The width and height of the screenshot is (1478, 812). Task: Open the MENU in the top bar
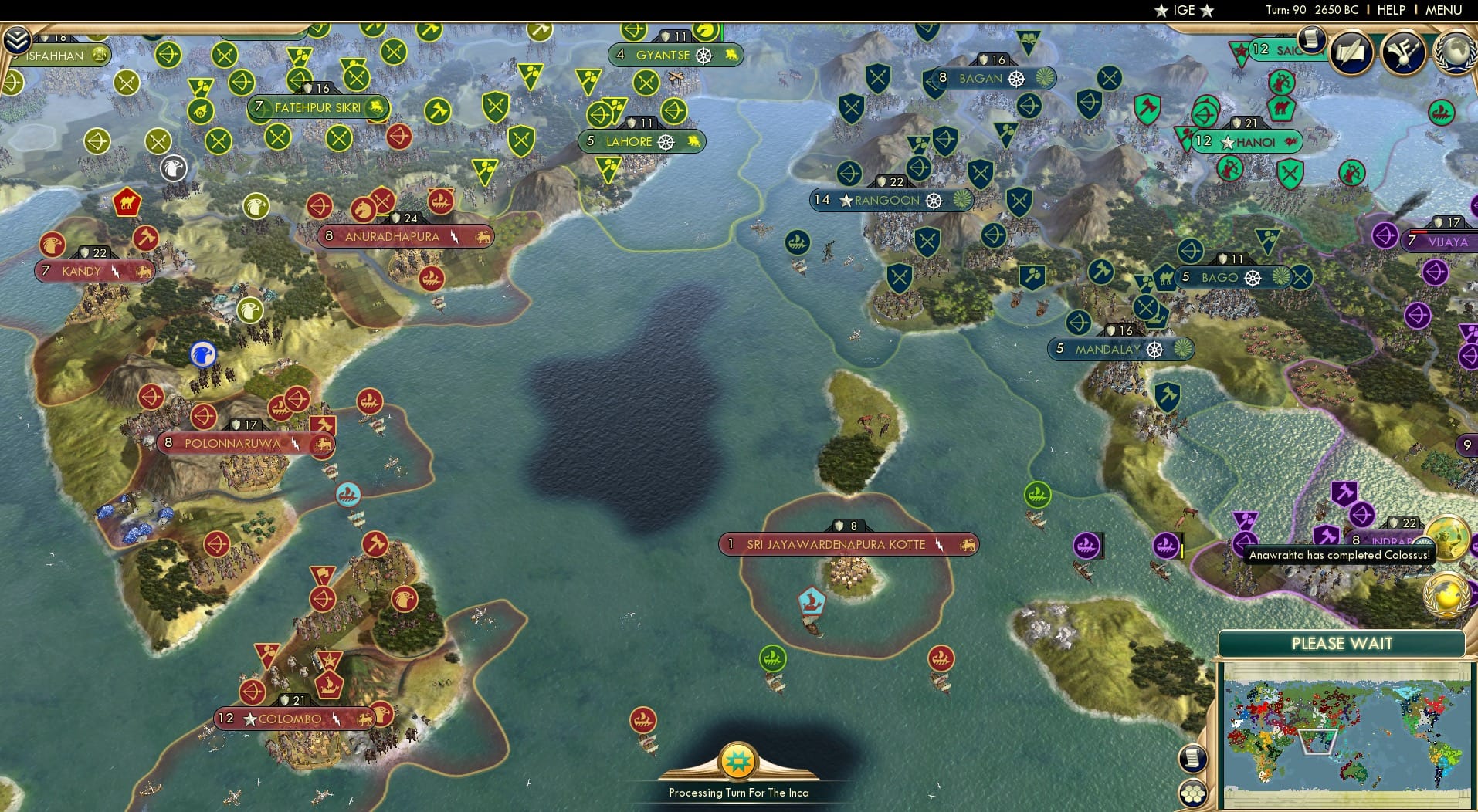point(1446,10)
